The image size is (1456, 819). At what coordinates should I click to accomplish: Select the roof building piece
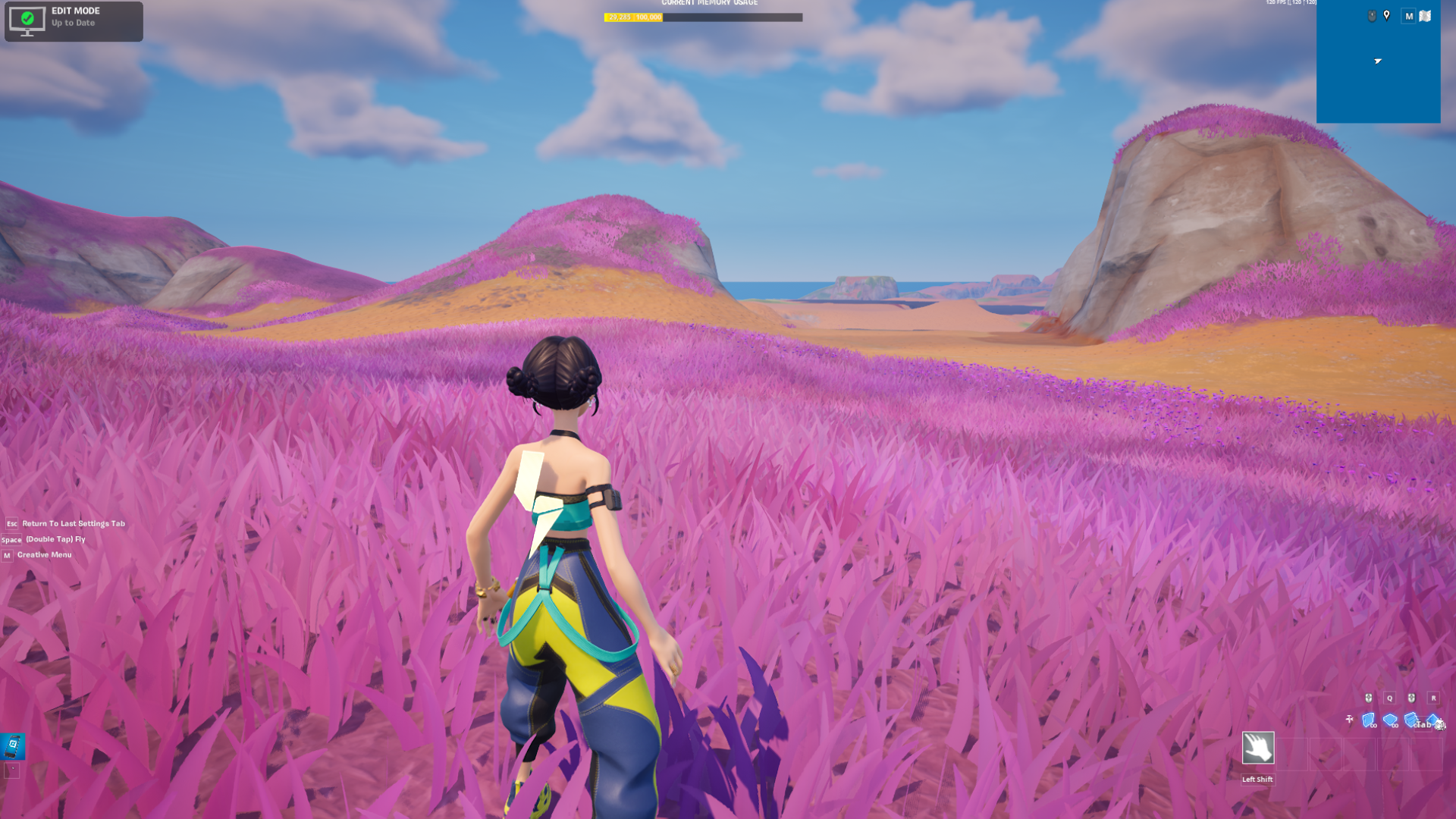(1432, 719)
